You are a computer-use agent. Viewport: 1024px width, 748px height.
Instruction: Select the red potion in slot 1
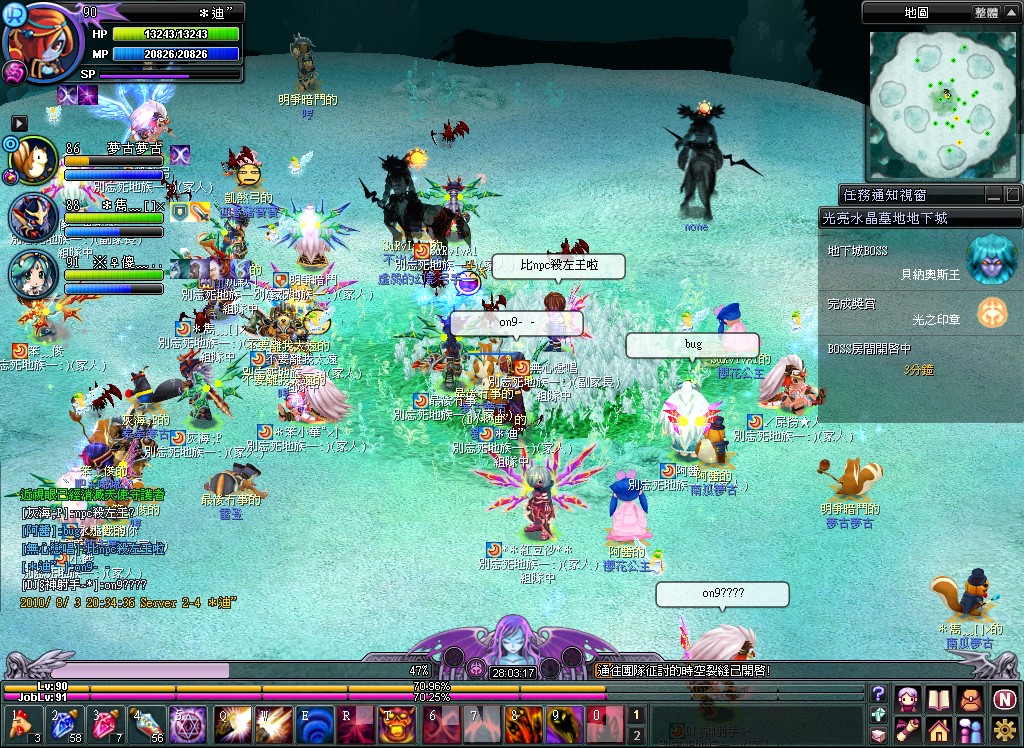[20, 722]
